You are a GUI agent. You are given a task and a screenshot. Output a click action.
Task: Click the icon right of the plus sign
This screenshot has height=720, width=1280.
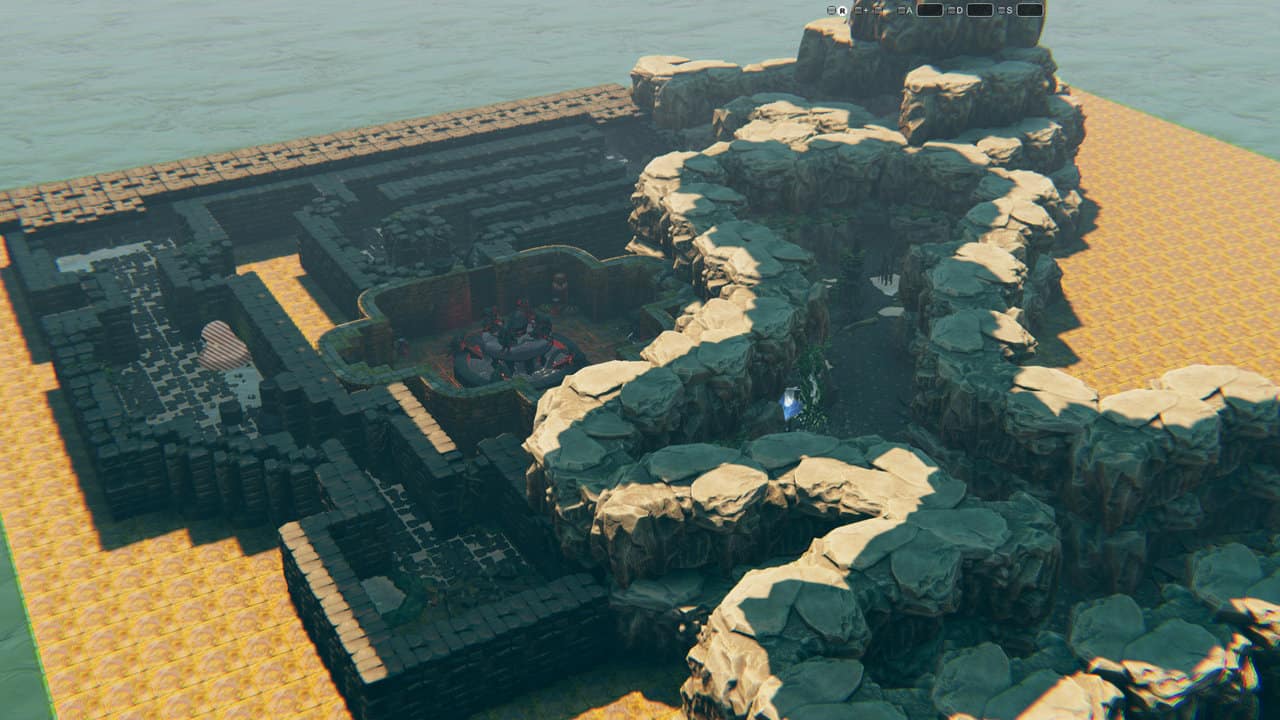[x=877, y=10]
